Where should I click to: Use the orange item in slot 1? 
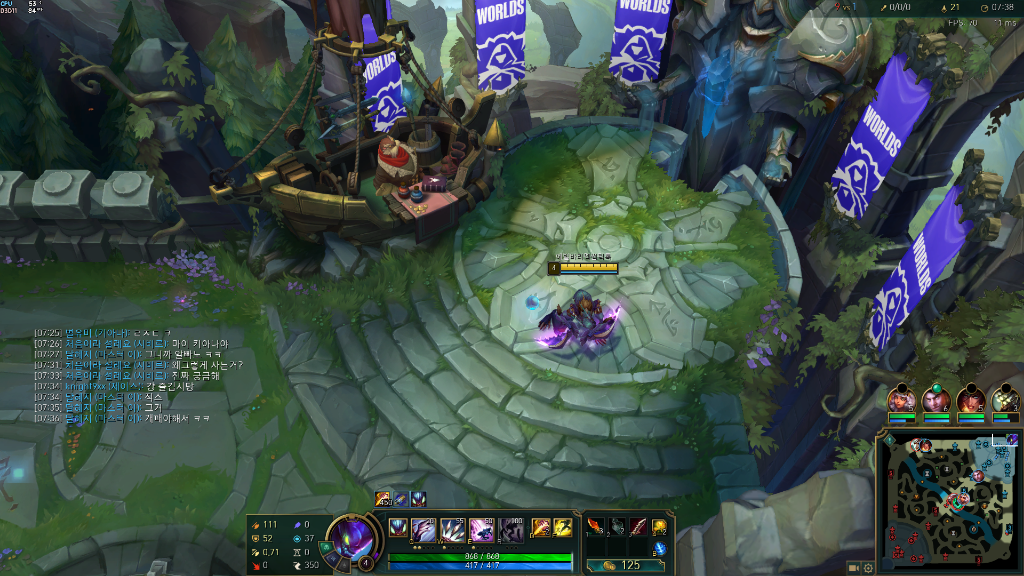[x=595, y=526]
